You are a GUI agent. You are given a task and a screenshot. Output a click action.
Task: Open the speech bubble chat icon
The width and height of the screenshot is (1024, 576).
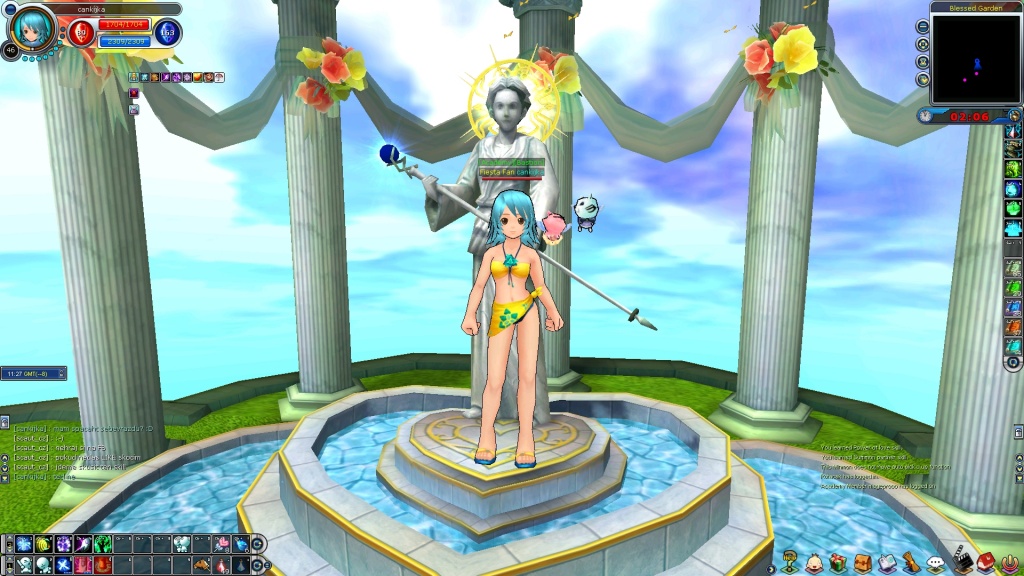(x=935, y=564)
